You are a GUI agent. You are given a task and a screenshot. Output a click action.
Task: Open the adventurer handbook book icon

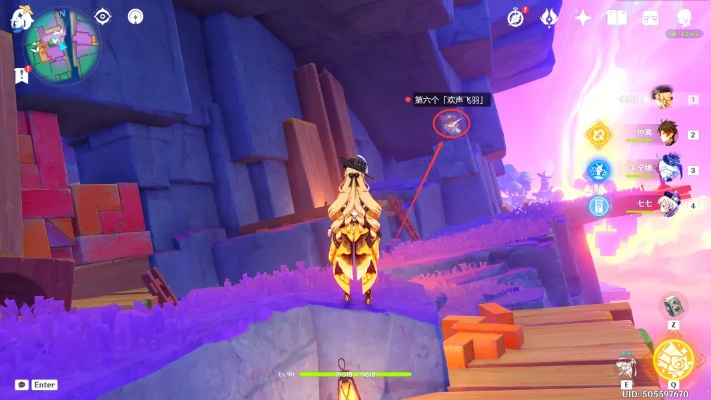[616, 17]
